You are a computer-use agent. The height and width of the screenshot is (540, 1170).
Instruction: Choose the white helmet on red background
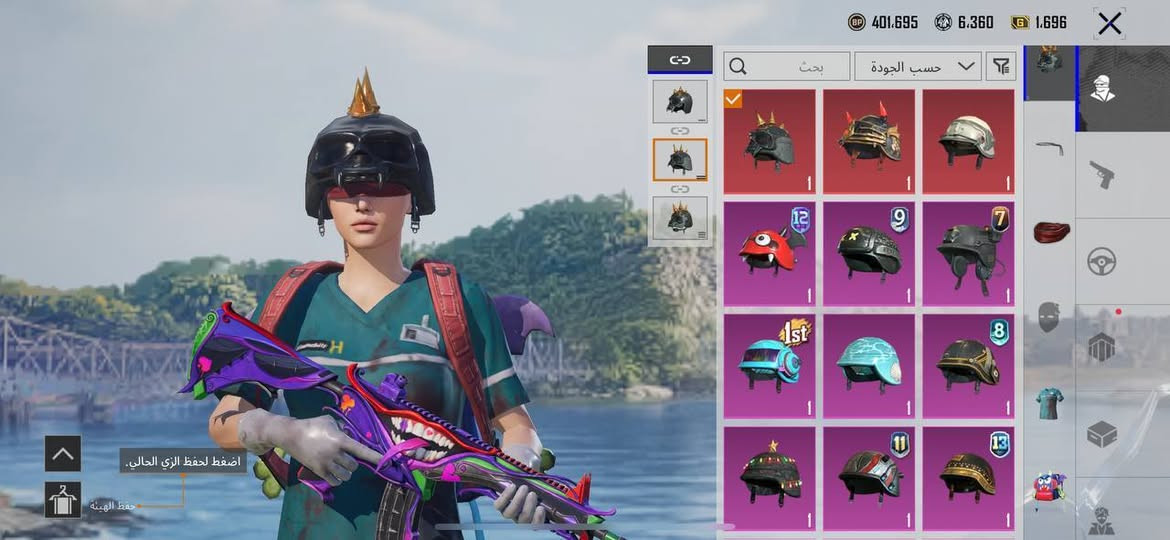[968, 142]
